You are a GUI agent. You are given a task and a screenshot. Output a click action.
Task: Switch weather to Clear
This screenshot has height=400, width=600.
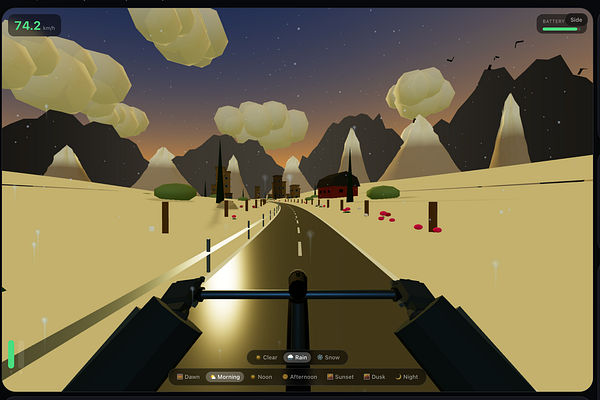click(x=267, y=357)
